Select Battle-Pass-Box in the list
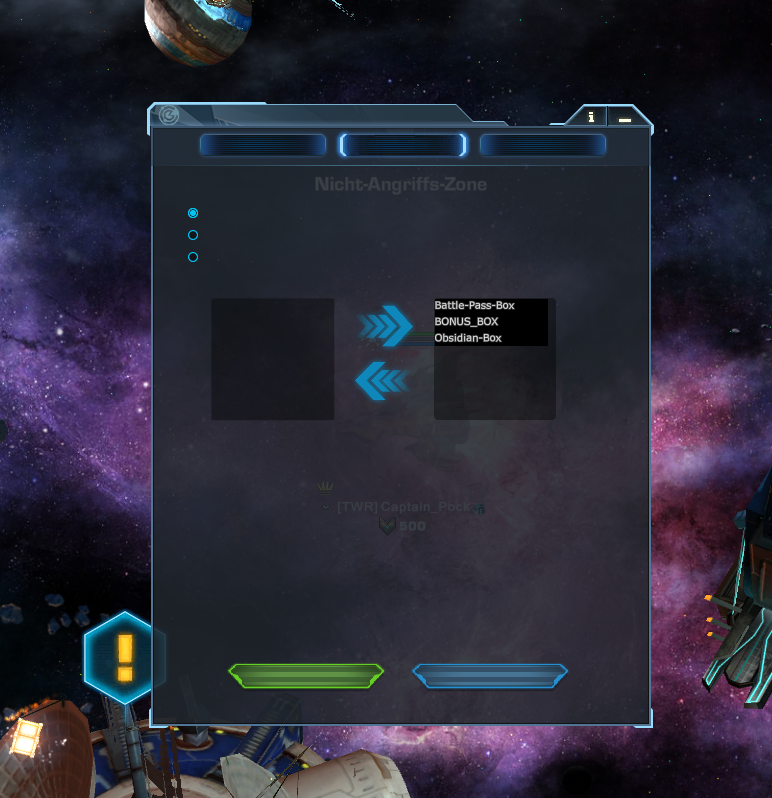This screenshot has height=798, width=772. point(475,305)
